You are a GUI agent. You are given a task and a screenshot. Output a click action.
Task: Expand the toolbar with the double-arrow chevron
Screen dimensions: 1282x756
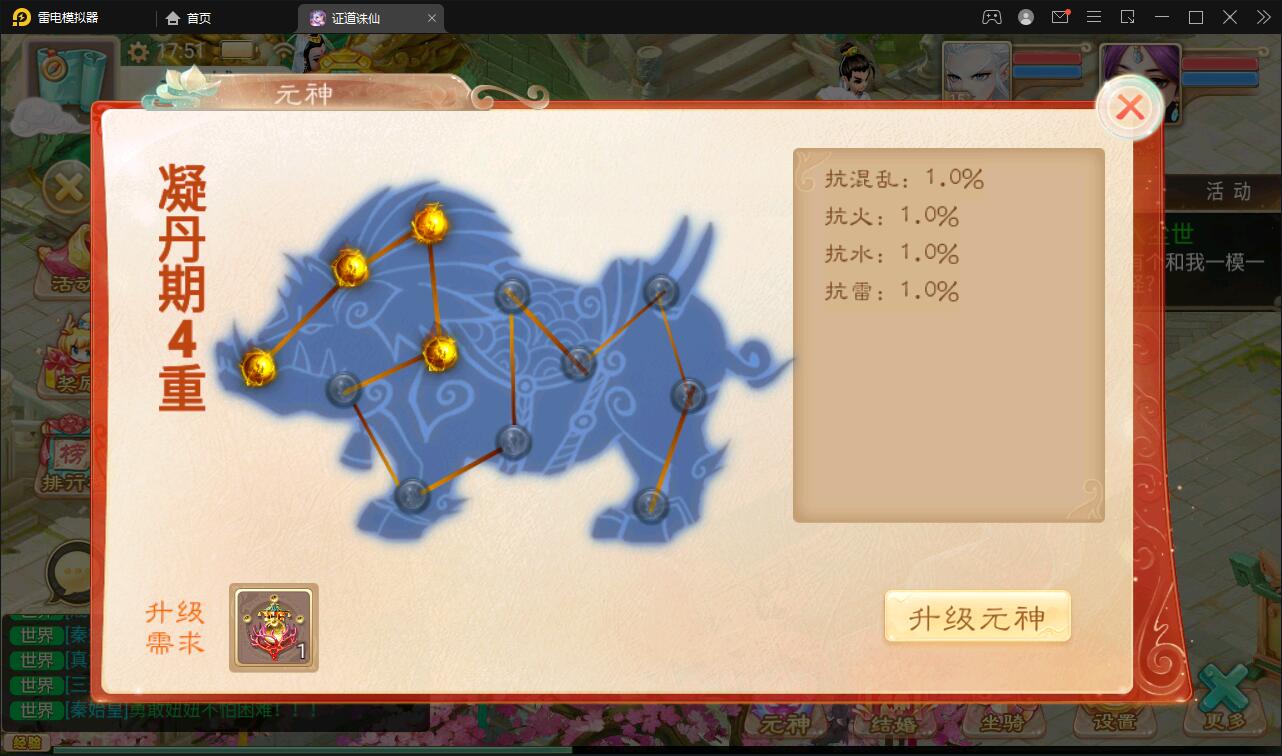pos(1262,17)
